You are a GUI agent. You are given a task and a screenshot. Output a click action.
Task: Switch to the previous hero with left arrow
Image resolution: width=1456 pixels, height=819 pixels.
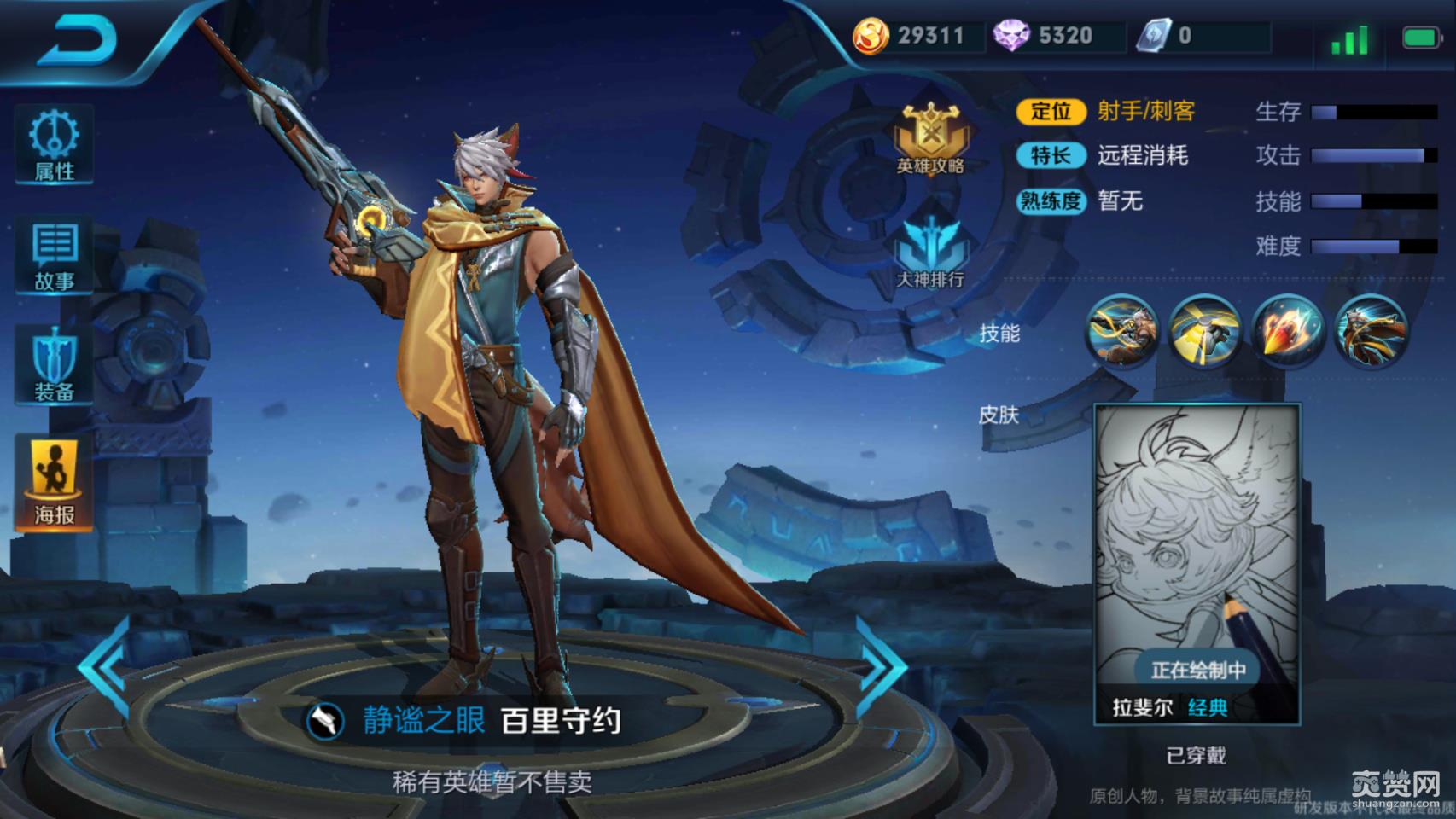pyautogui.click(x=106, y=665)
